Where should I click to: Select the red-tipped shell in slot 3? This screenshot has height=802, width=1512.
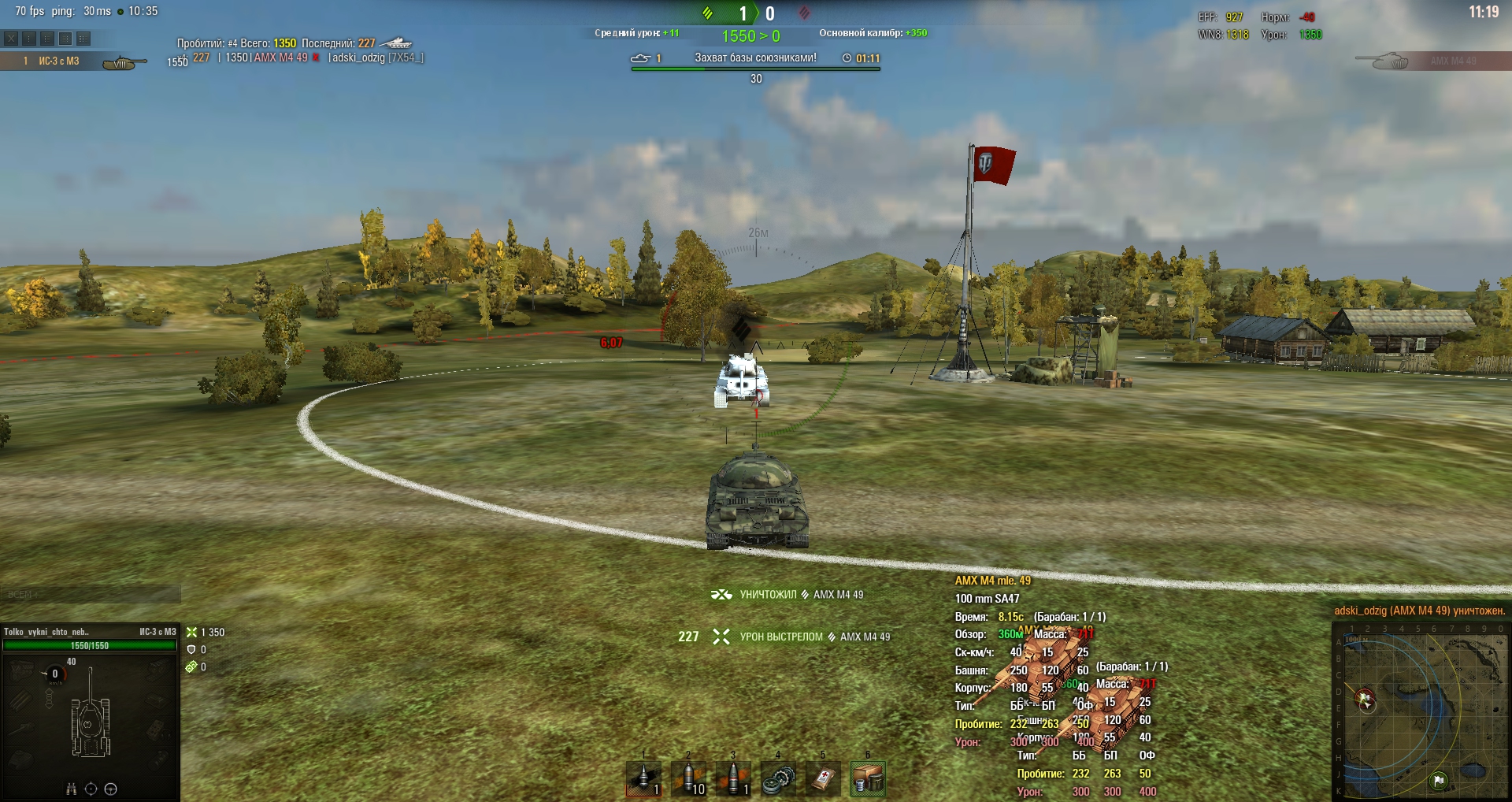tap(733, 778)
